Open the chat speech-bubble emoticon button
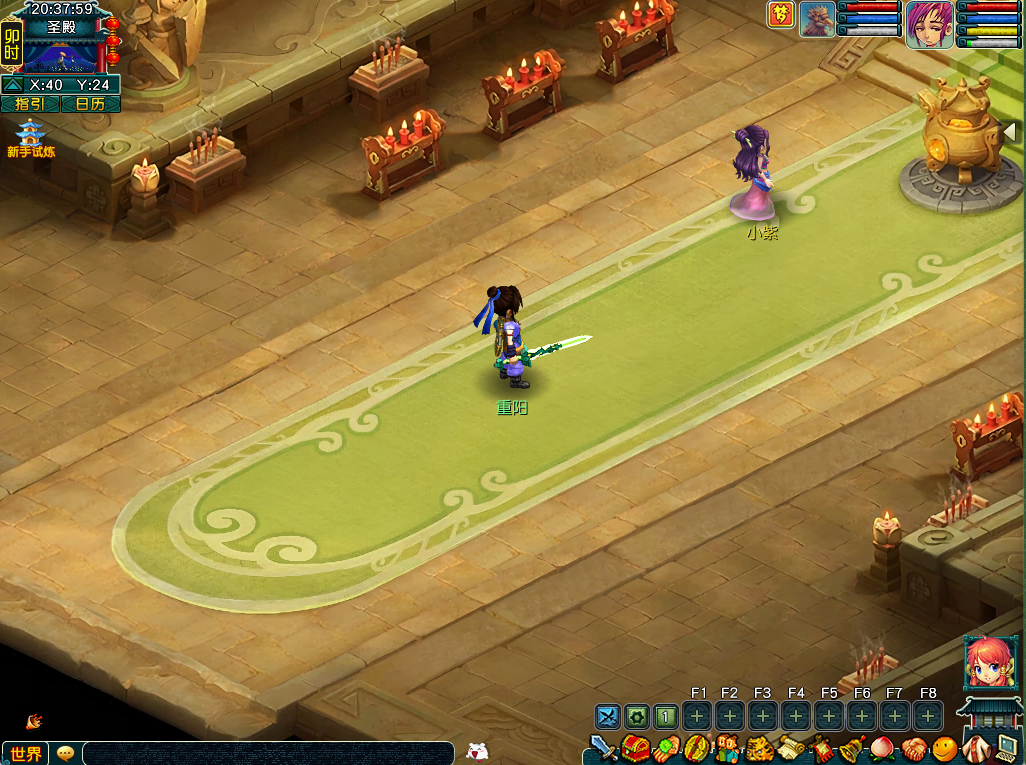The width and height of the screenshot is (1026, 765). [x=65, y=753]
